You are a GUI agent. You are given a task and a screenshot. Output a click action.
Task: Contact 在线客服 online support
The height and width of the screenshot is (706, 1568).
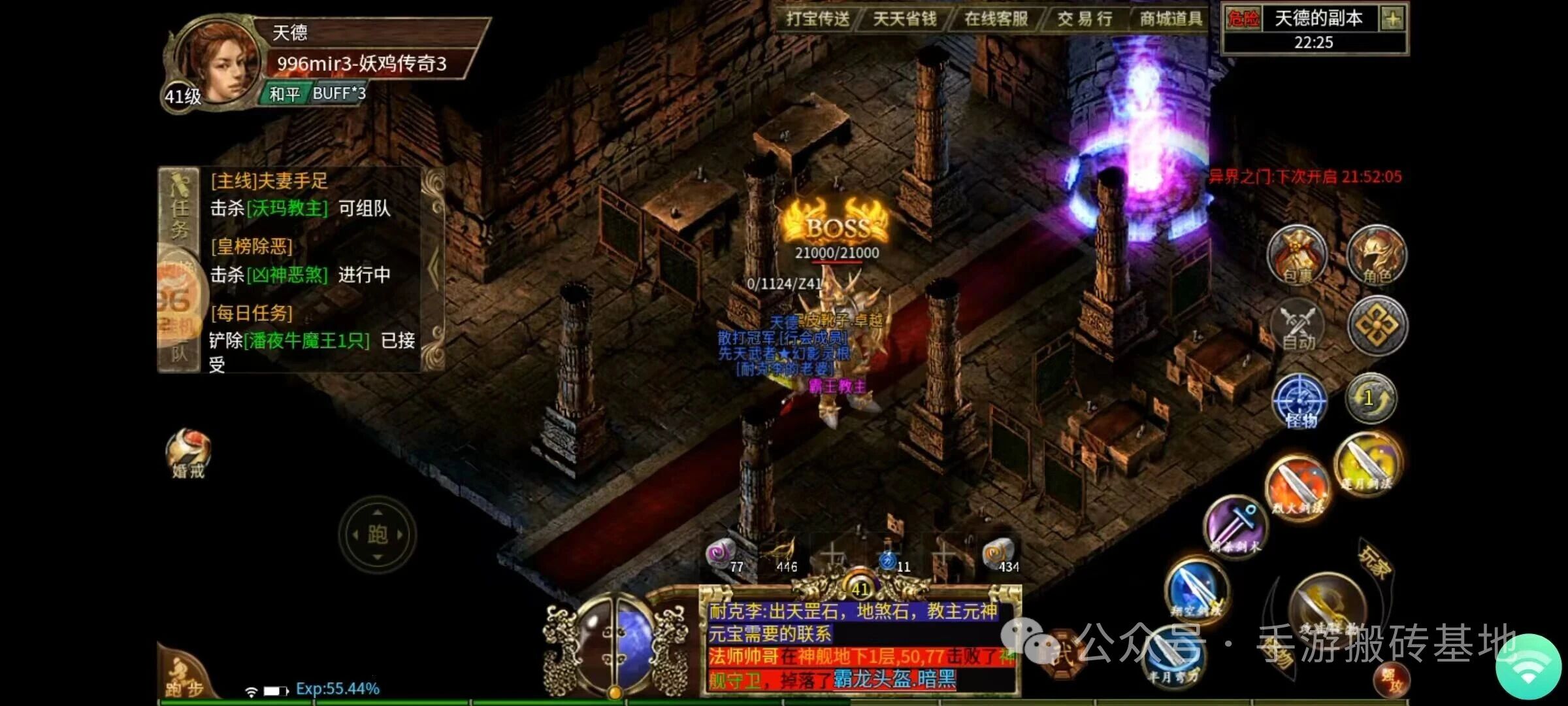[x=996, y=19]
